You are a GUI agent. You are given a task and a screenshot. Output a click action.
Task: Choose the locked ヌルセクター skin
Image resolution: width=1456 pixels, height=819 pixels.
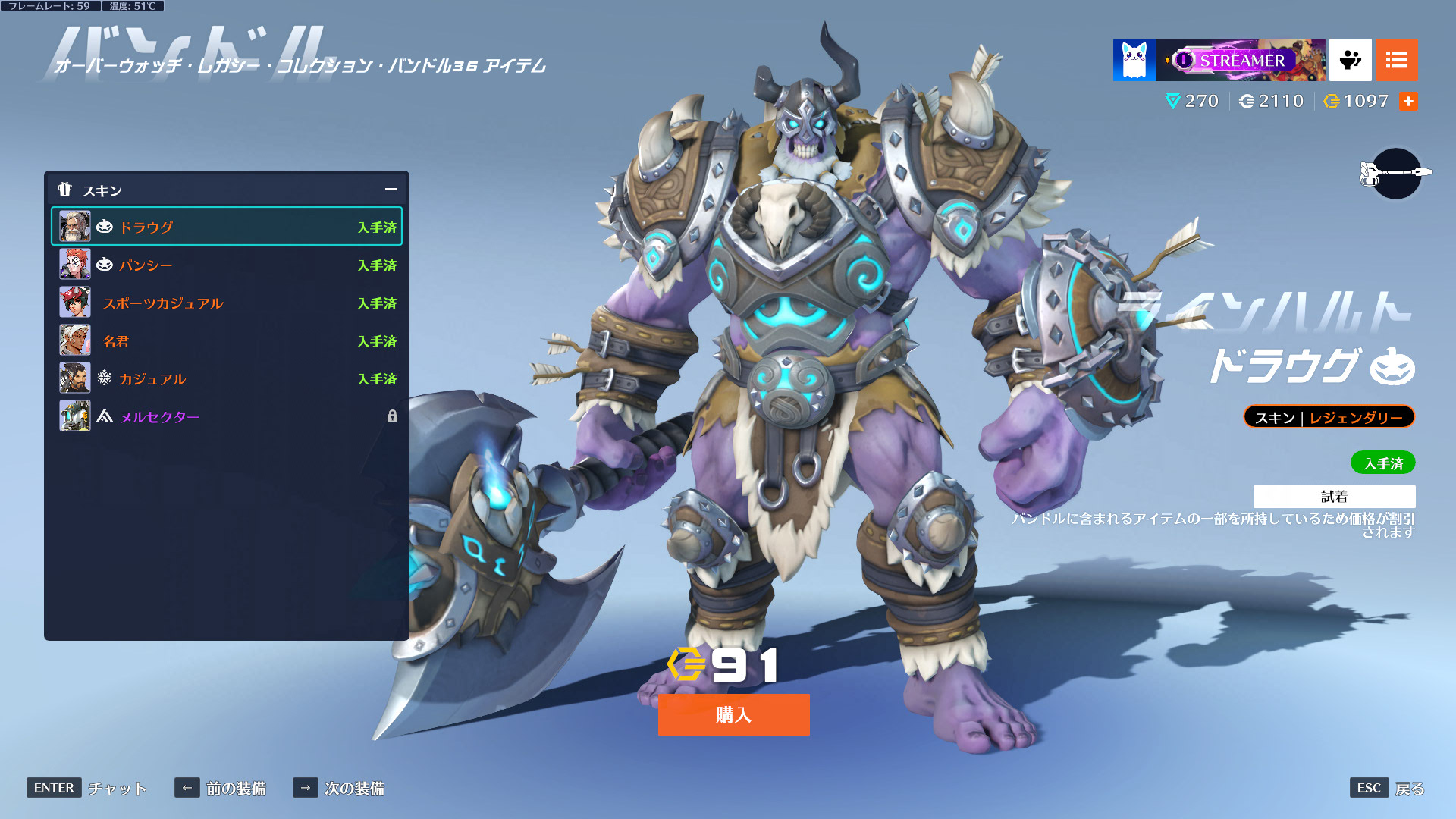(x=226, y=416)
